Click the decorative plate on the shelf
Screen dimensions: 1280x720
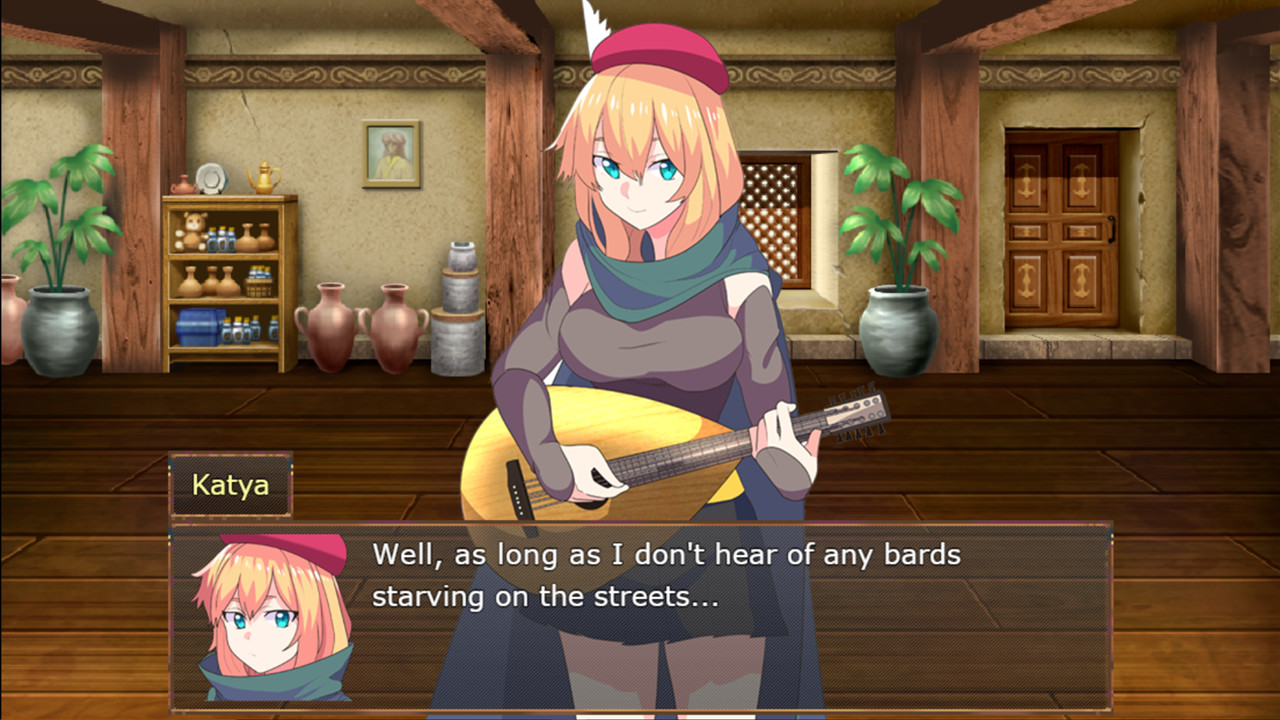[210, 180]
